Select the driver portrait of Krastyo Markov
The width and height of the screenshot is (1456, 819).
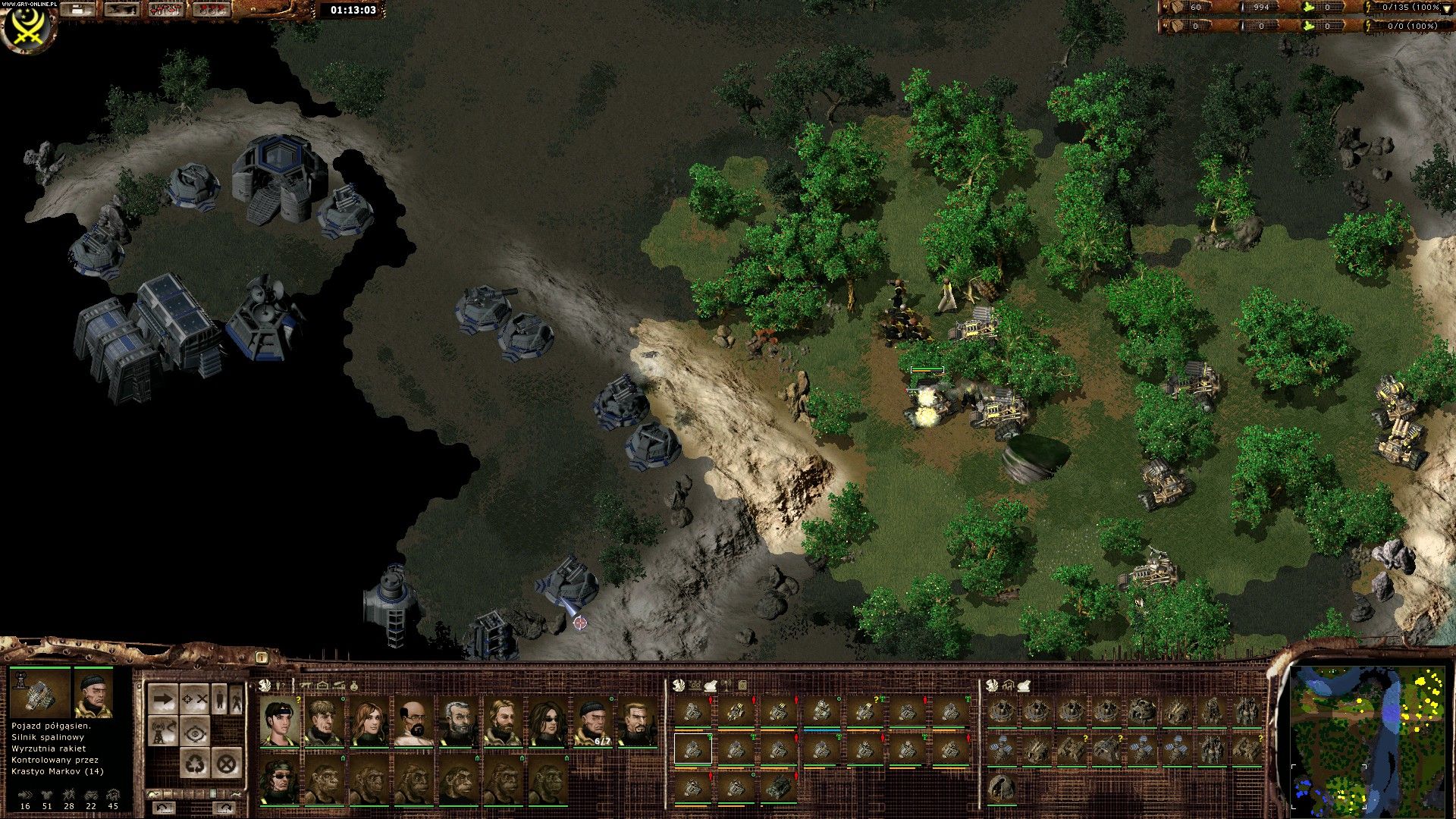click(94, 694)
